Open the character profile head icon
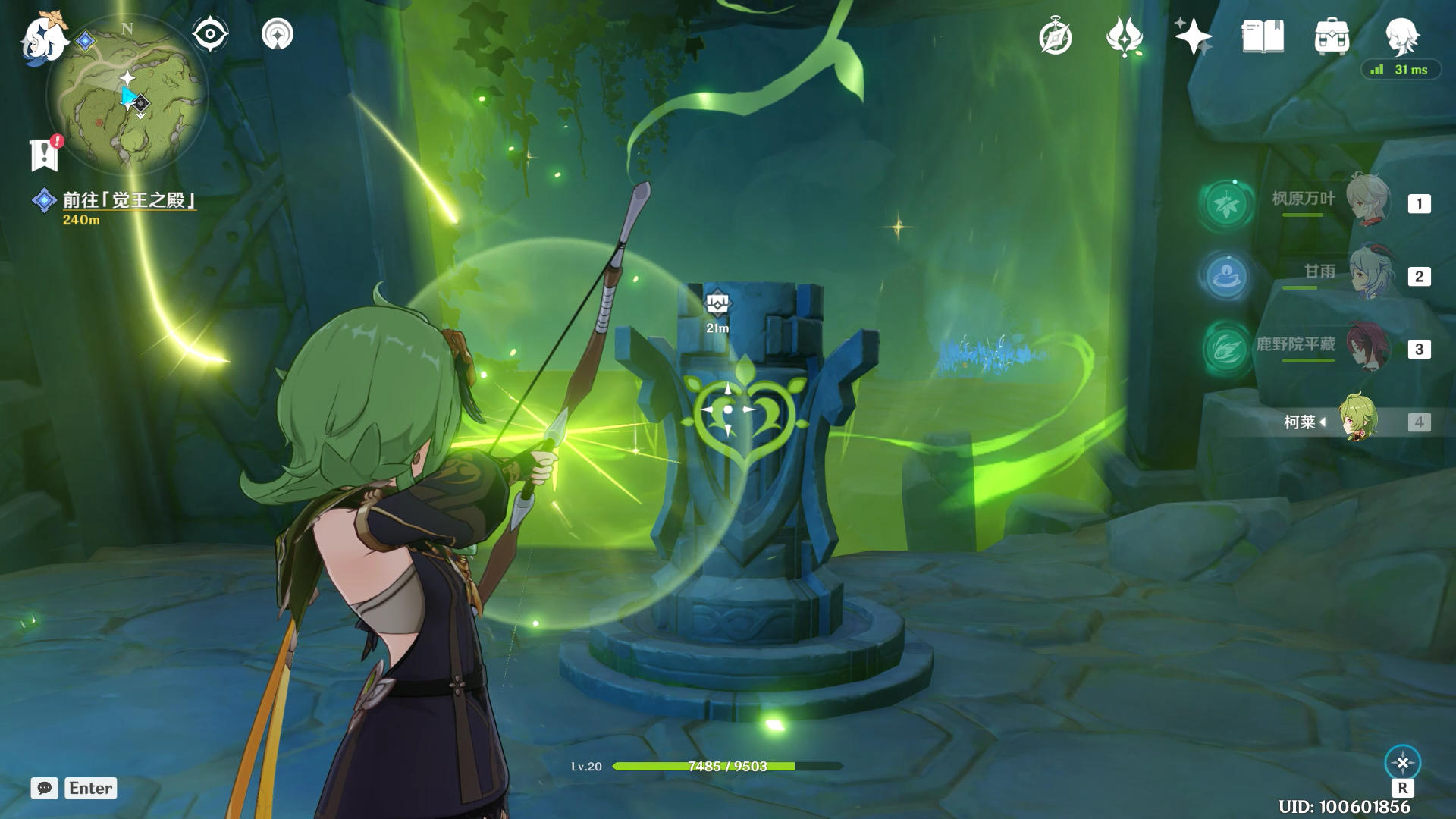 [1401, 36]
